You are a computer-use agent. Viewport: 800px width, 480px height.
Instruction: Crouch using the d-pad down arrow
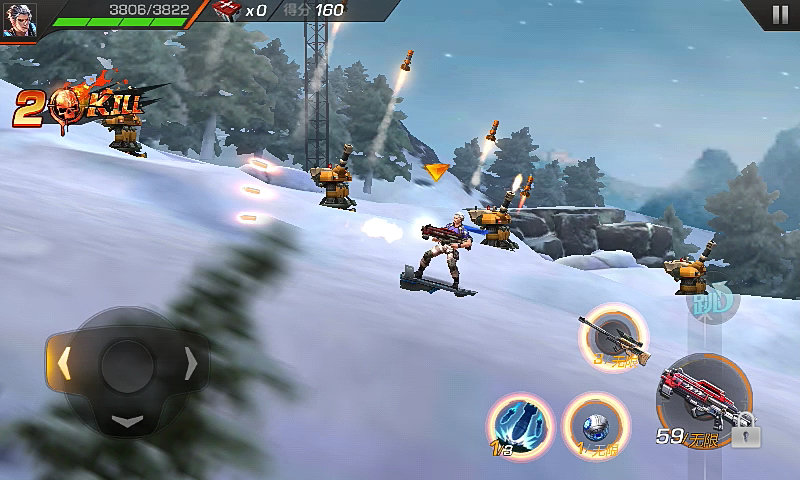[x=127, y=420]
